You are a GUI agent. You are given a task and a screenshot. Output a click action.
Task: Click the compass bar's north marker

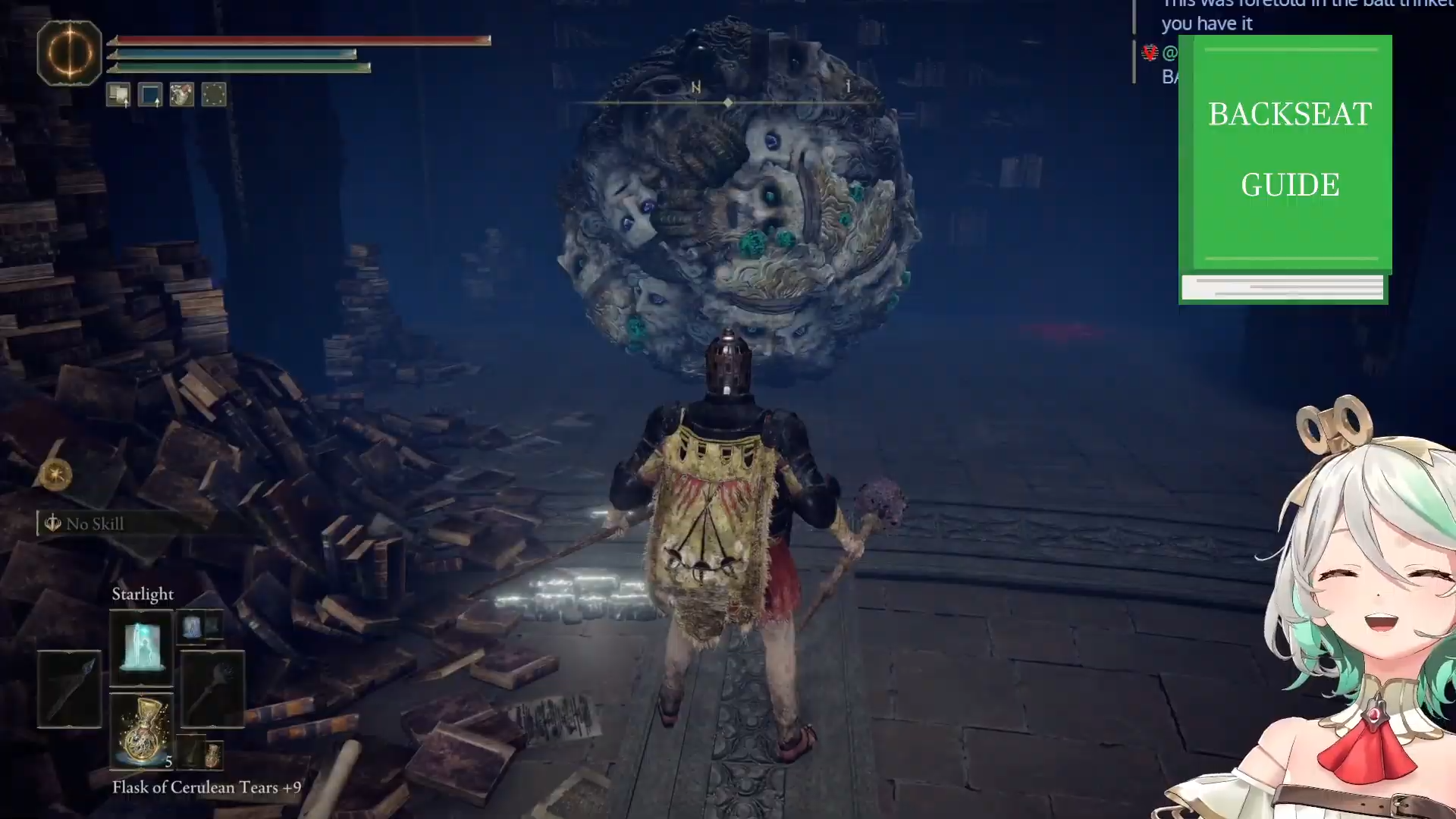[x=695, y=88]
